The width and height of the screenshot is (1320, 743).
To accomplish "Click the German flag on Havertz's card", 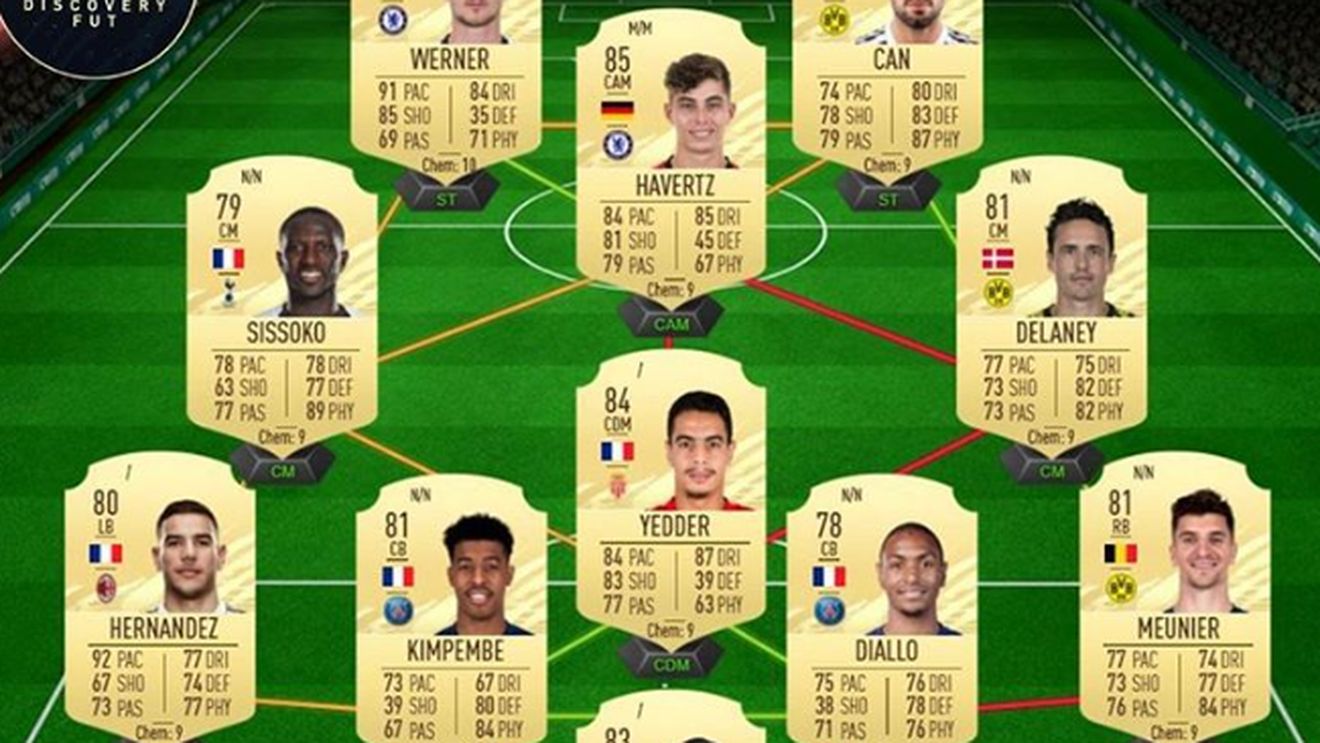I will point(616,108).
